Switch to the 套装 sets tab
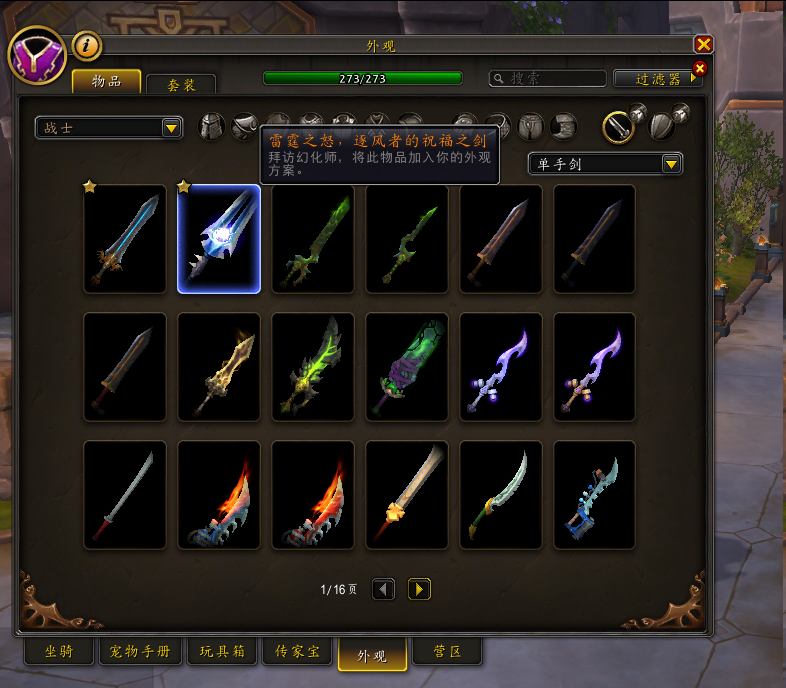 181,84
